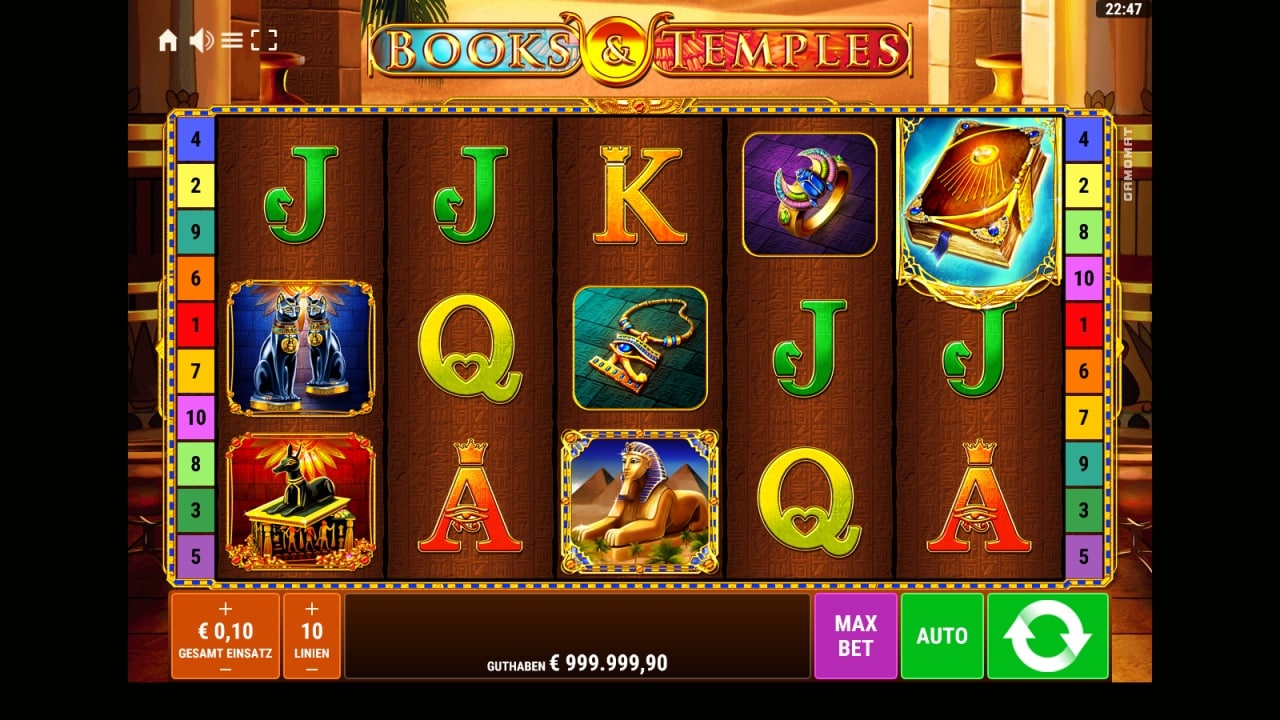Select the MAX BET button
The width and height of the screenshot is (1280, 720).
855,636
